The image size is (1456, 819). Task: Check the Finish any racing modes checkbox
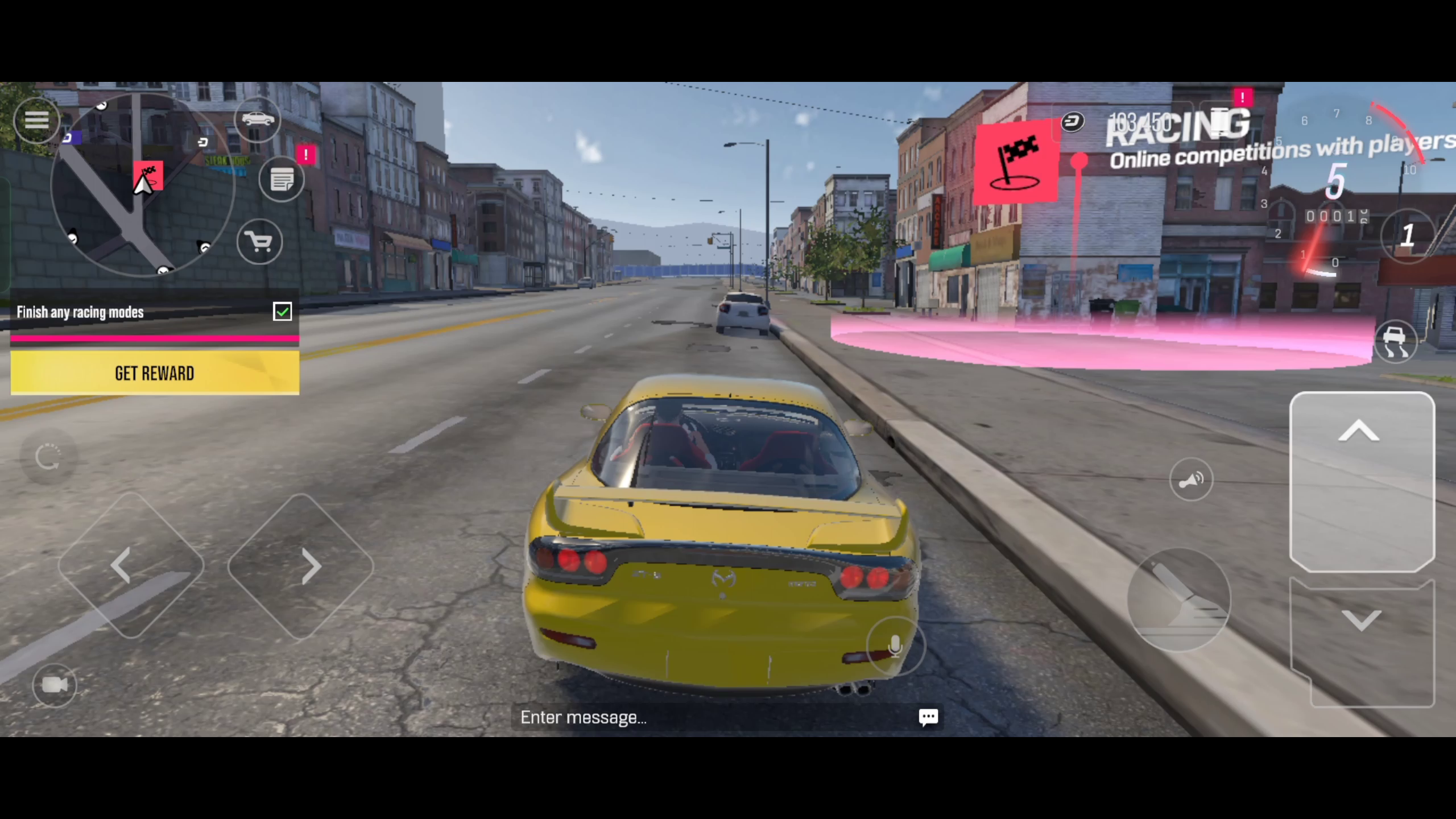283,311
